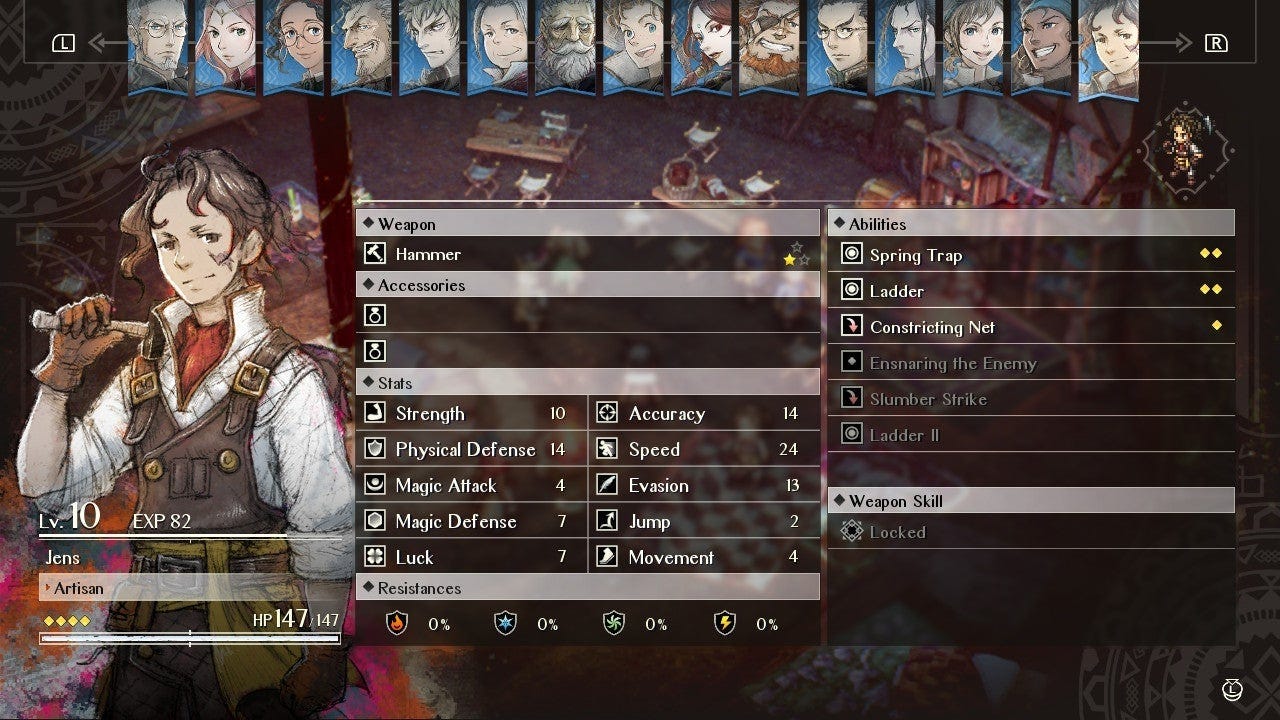The width and height of the screenshot is (1280, 720).
Task: Select the Constricting Net ability
Action: [x=1030, y=327]
